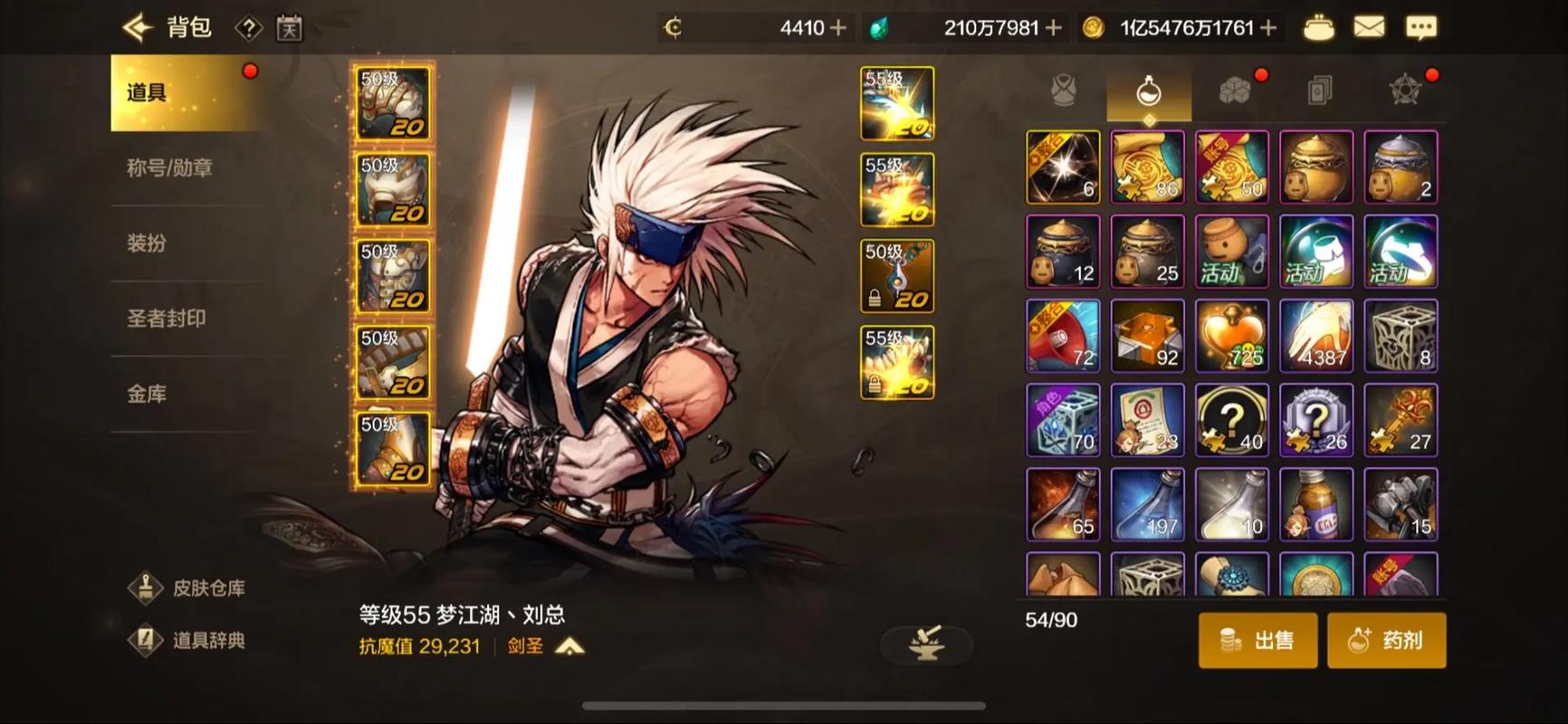Select the heart item with 725 count
This screenshot has width=1568, height=724.
point(1232,336)
